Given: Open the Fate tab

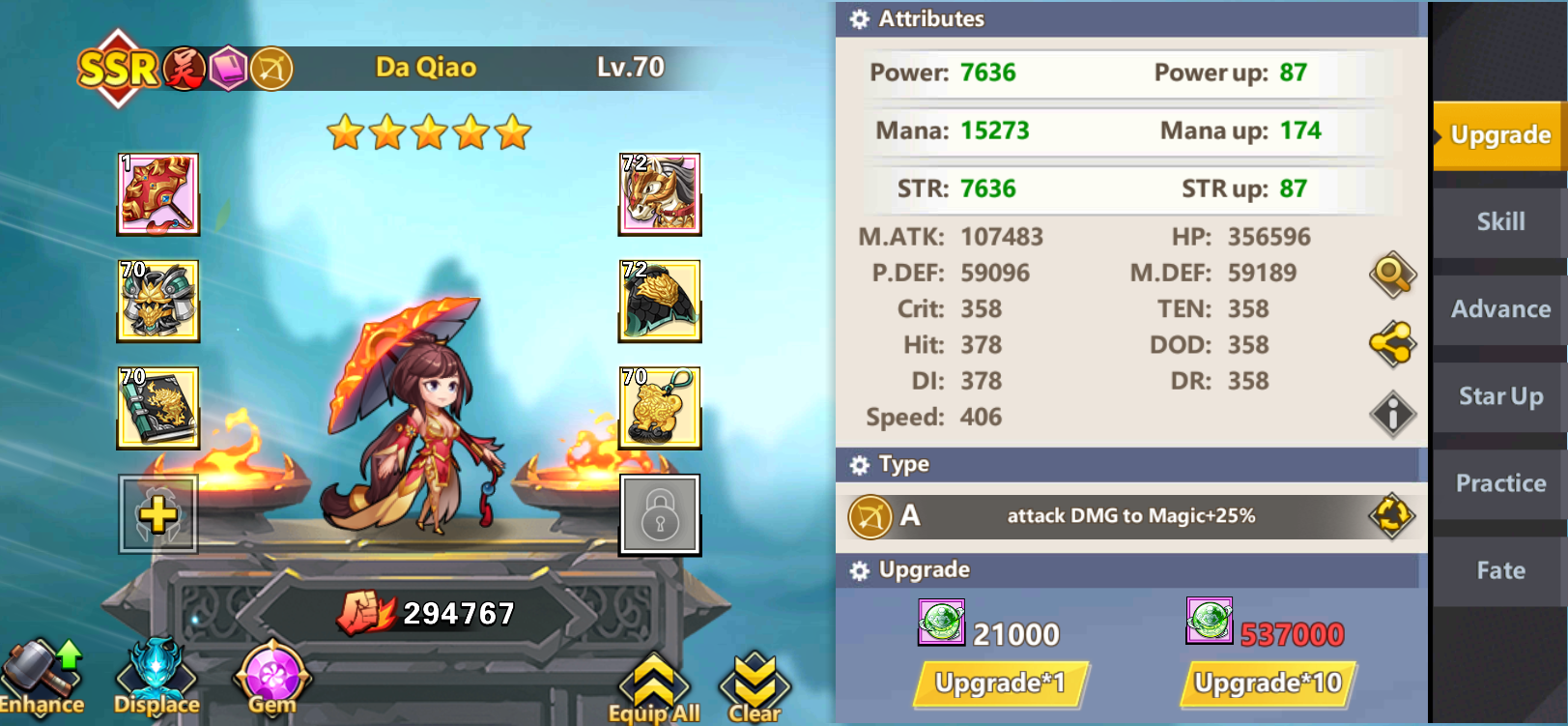Looking at the screenshot, I should point(1498,570).
